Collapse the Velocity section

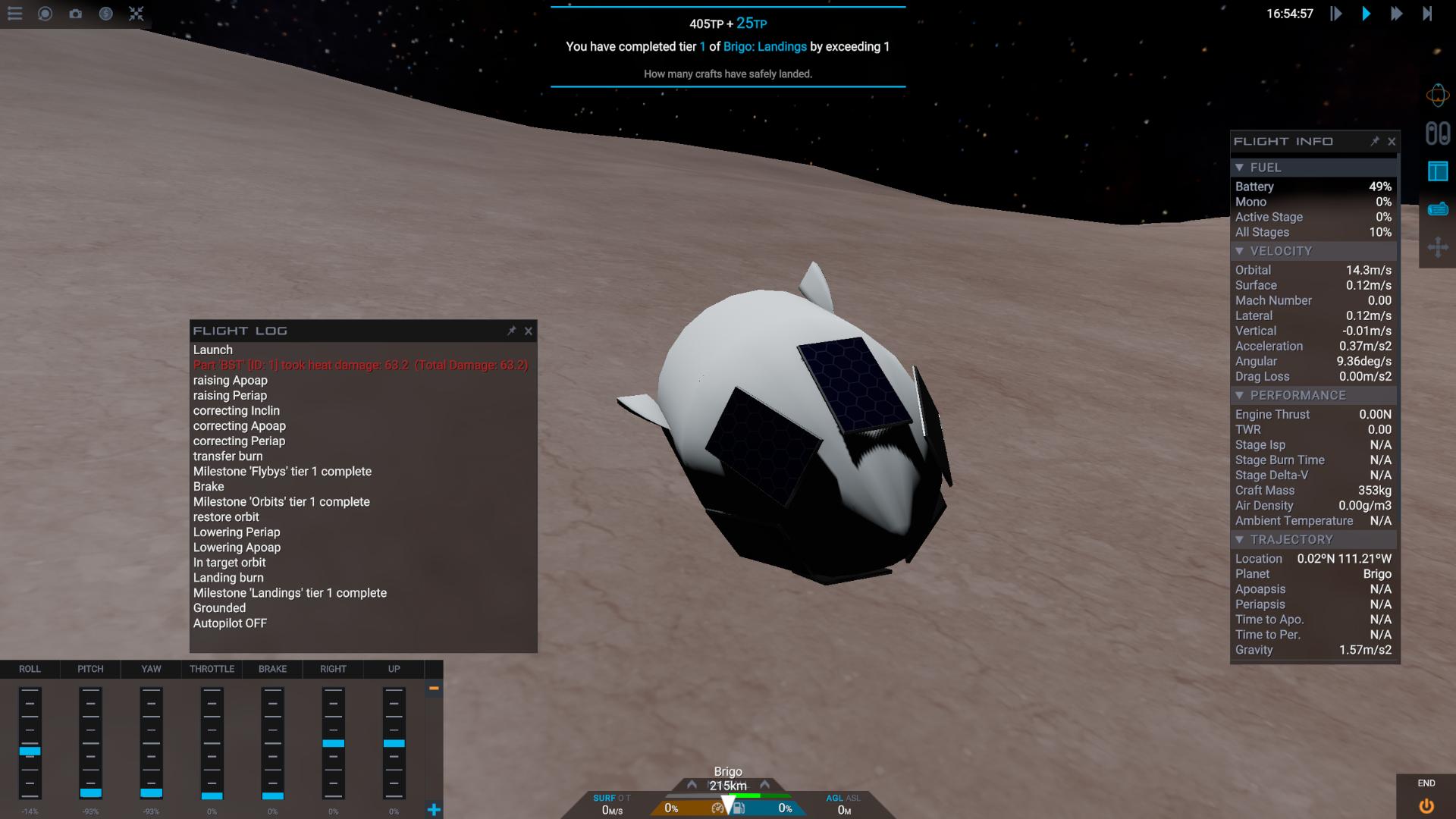pos(1239,251)
